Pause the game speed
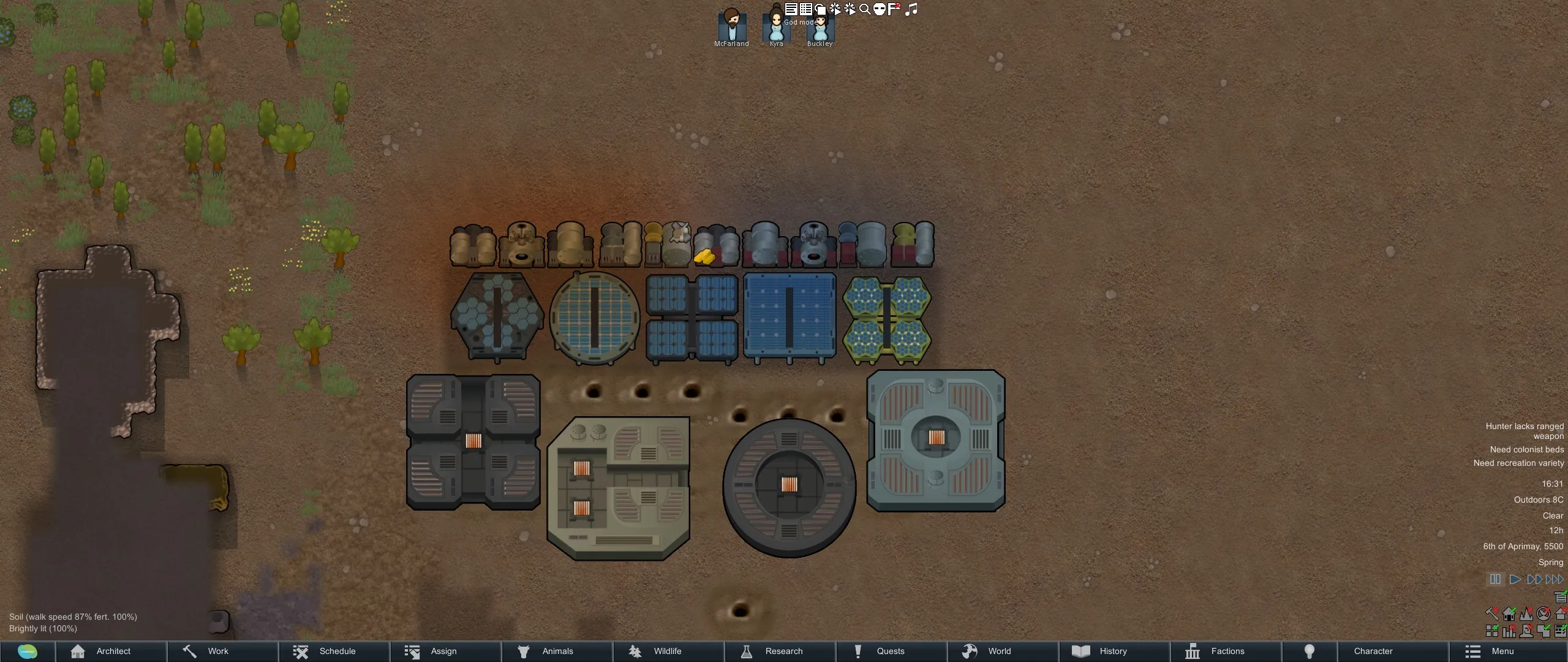 (1495, 579)
